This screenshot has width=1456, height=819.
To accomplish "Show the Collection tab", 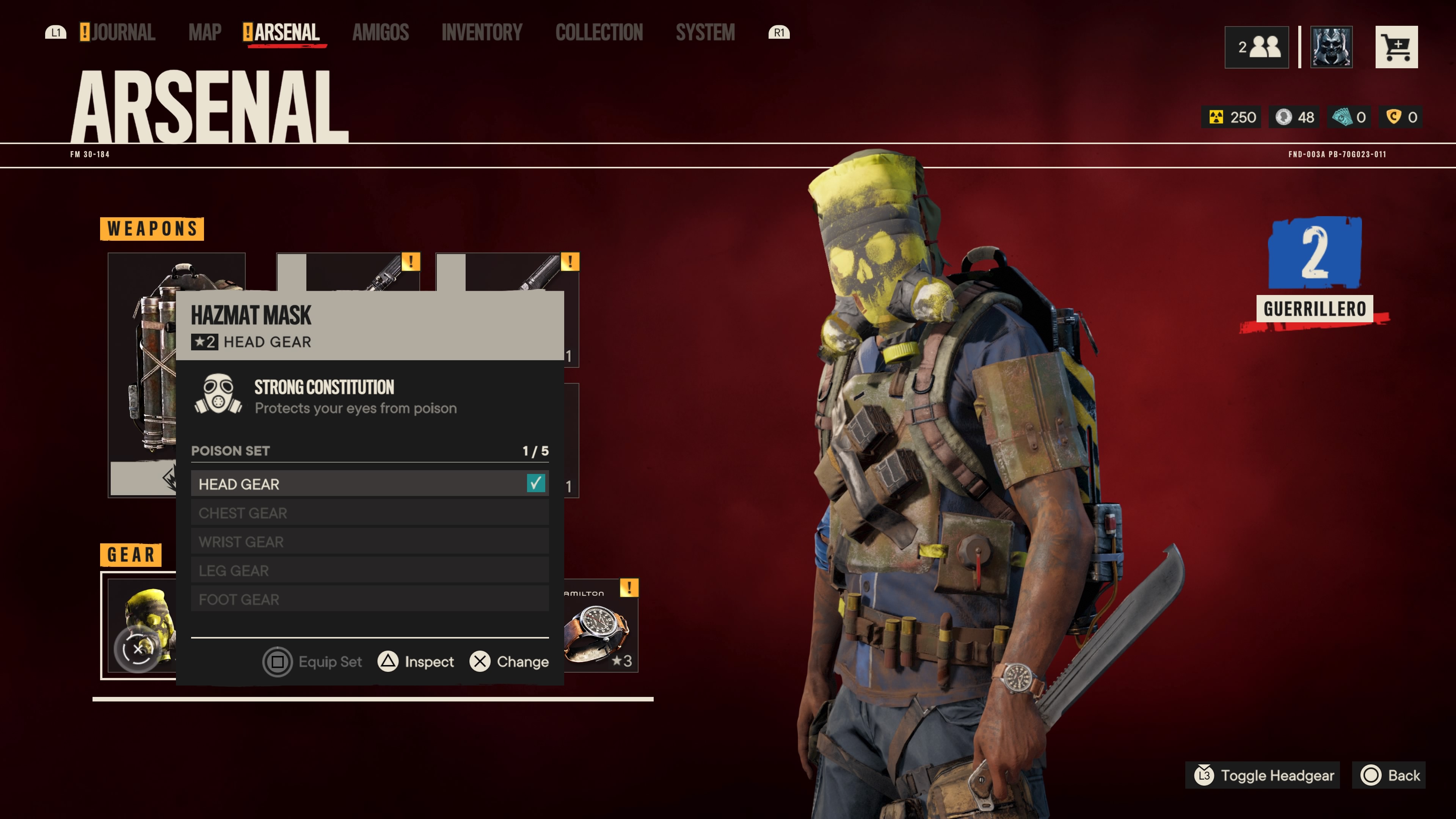I will pos(599,33).
